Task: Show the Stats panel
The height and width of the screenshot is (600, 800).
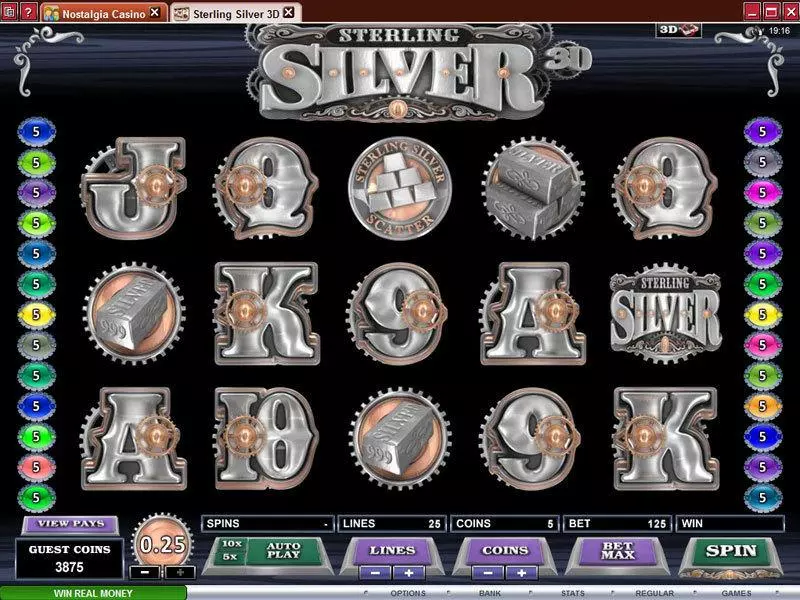Action: pyautogui.click(x=574, y=593)
